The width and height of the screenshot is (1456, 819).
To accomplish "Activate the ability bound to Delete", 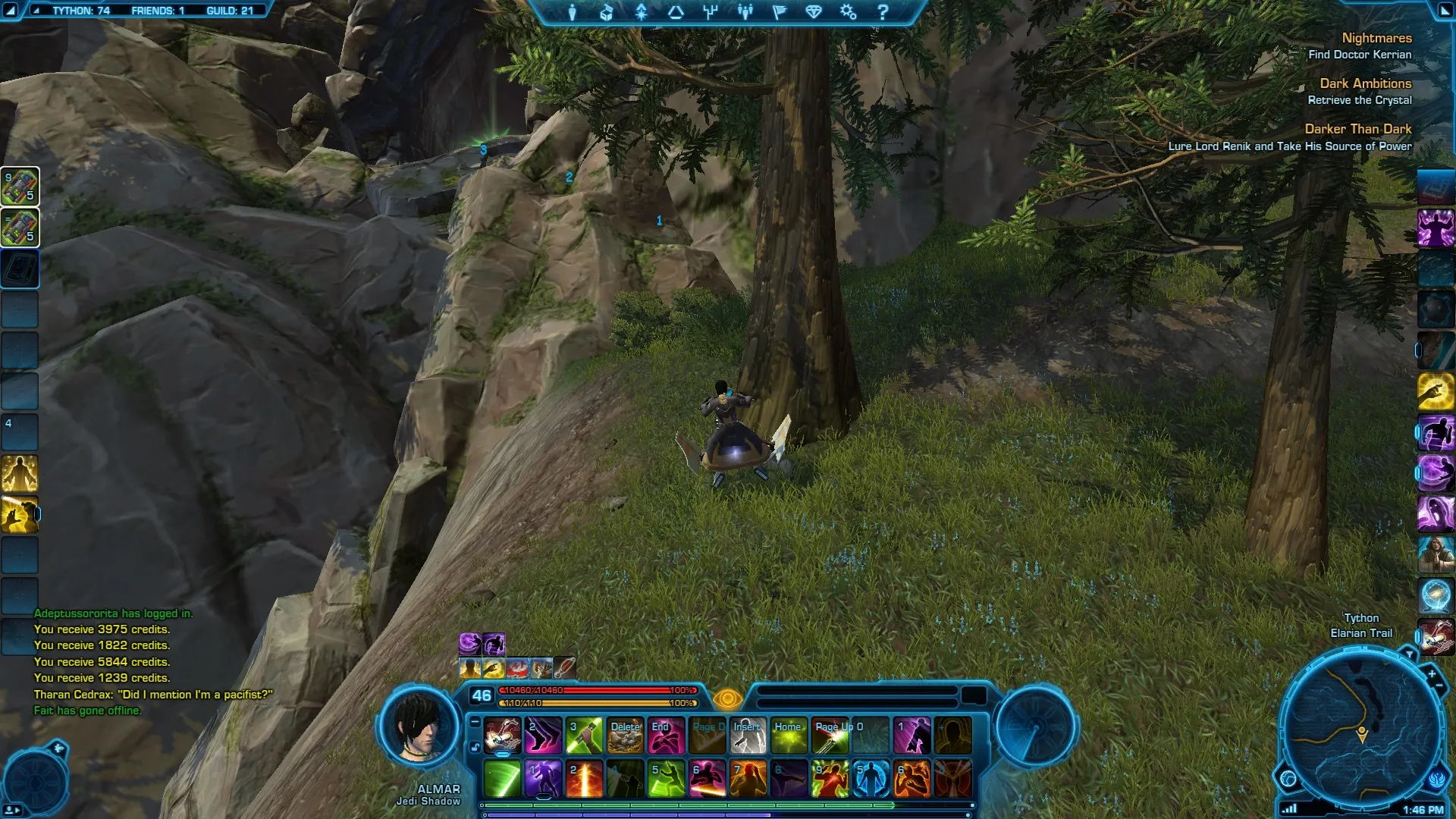I will [626, 736].
